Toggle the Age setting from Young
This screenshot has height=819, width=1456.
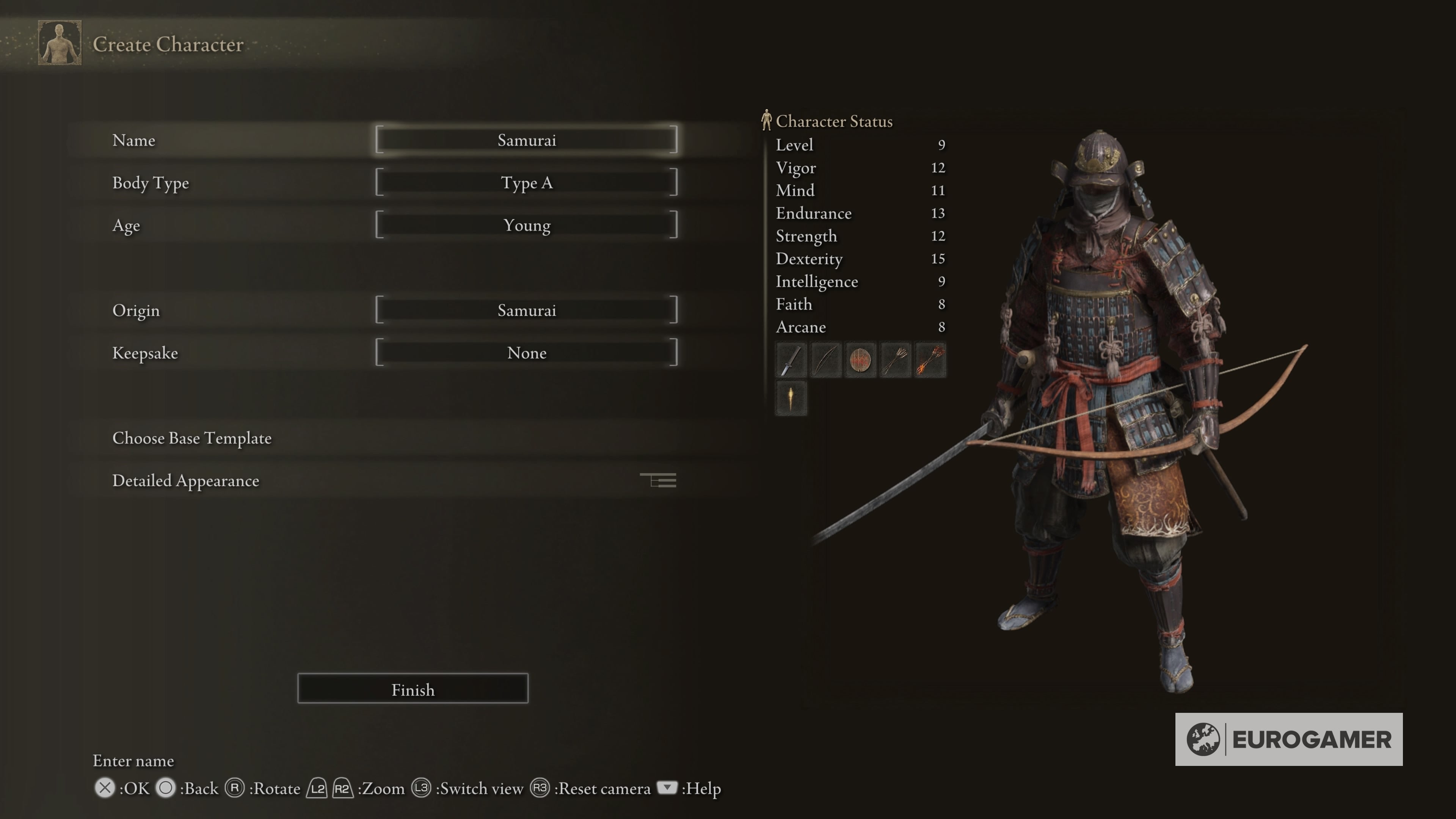(527, 225)
